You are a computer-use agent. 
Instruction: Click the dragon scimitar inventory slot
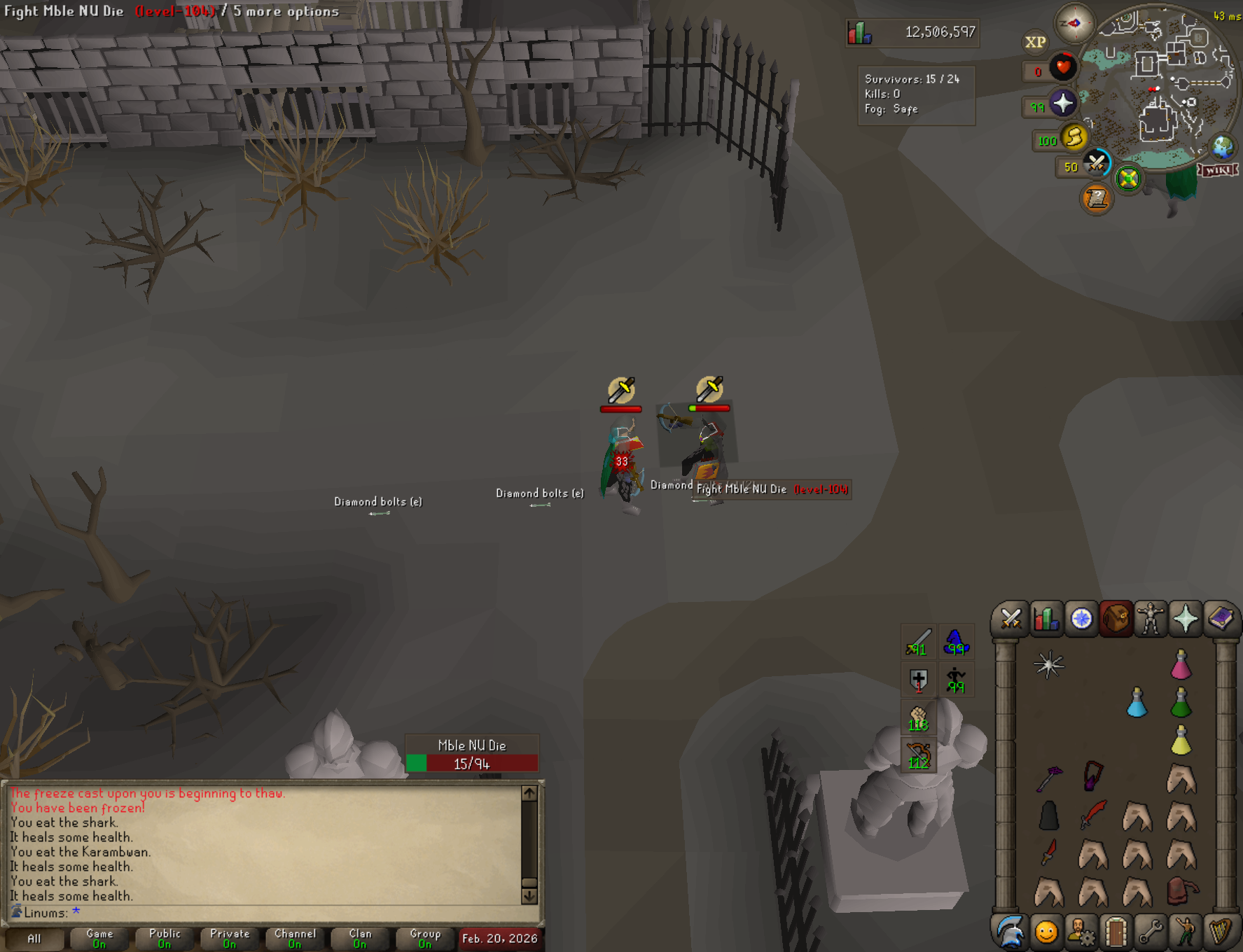1093,815
